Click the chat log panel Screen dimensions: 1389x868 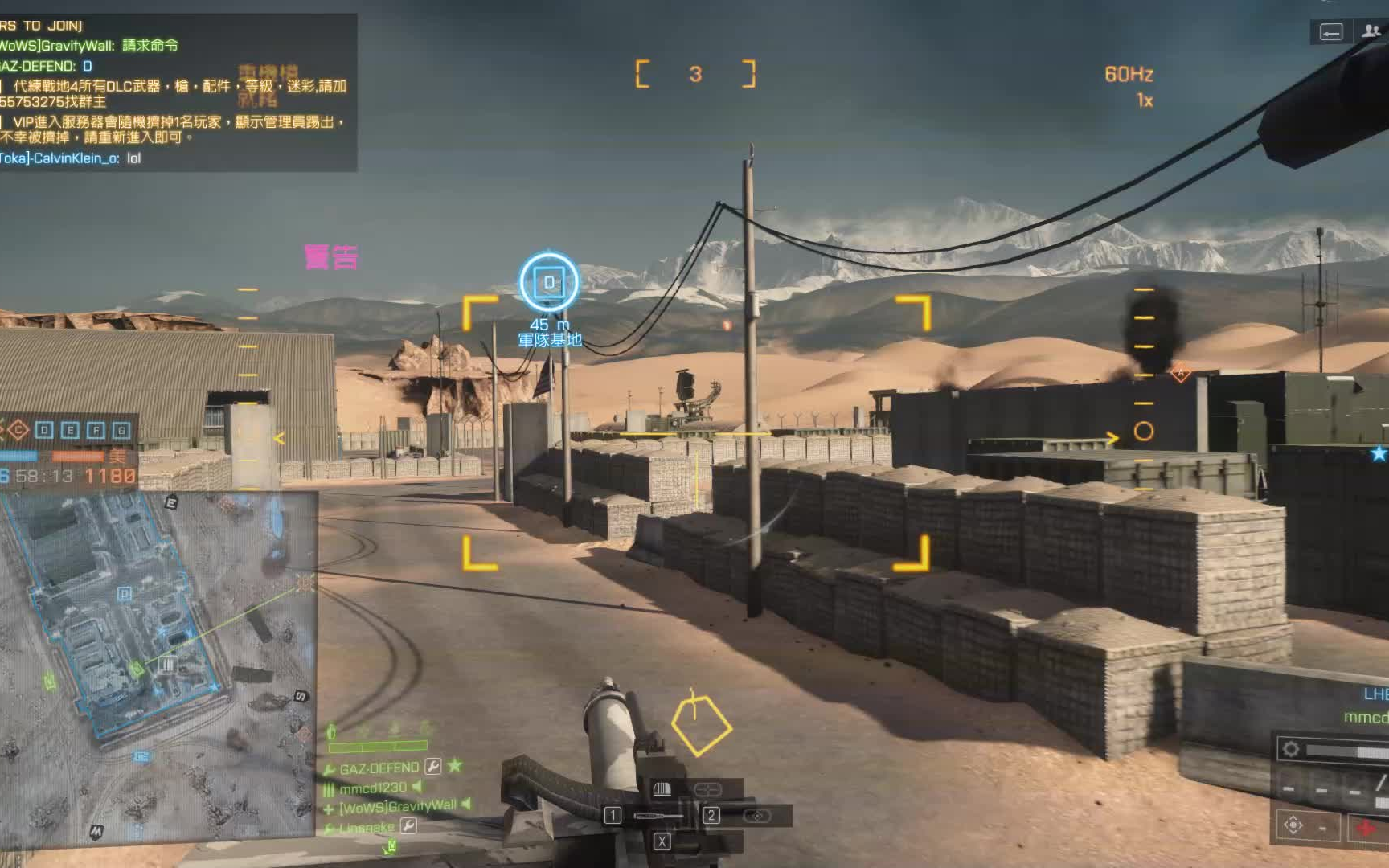[x=177, y=92]
